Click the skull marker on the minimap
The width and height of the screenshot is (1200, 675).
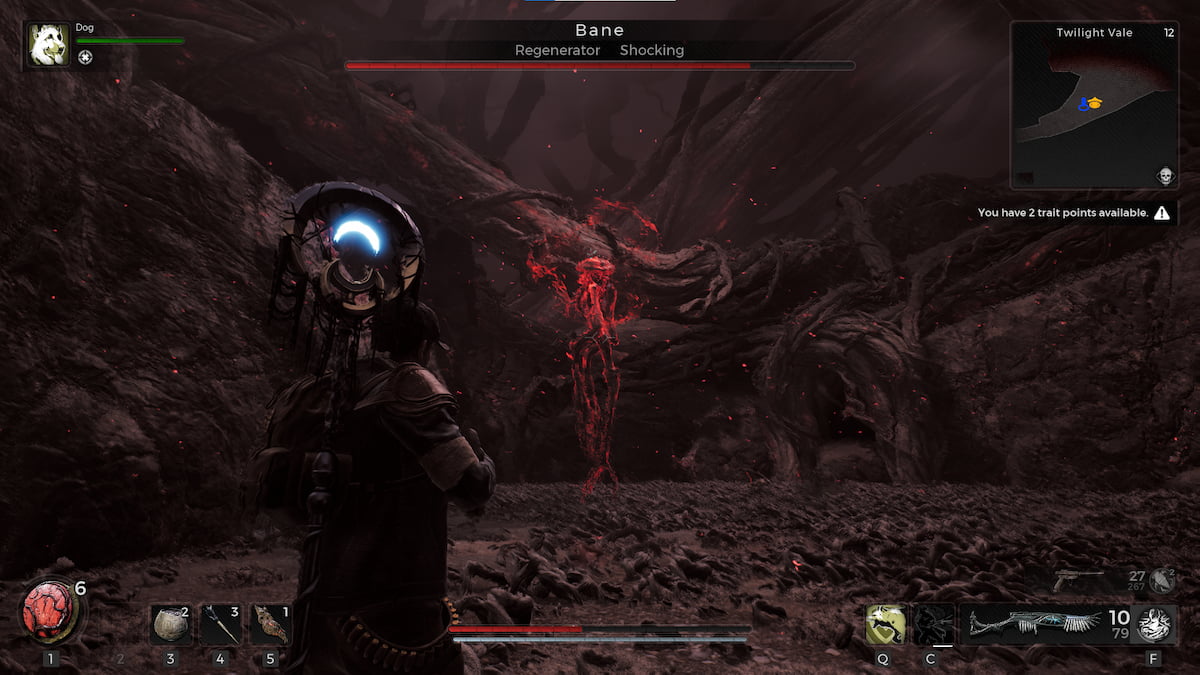tap(1164, 177)
